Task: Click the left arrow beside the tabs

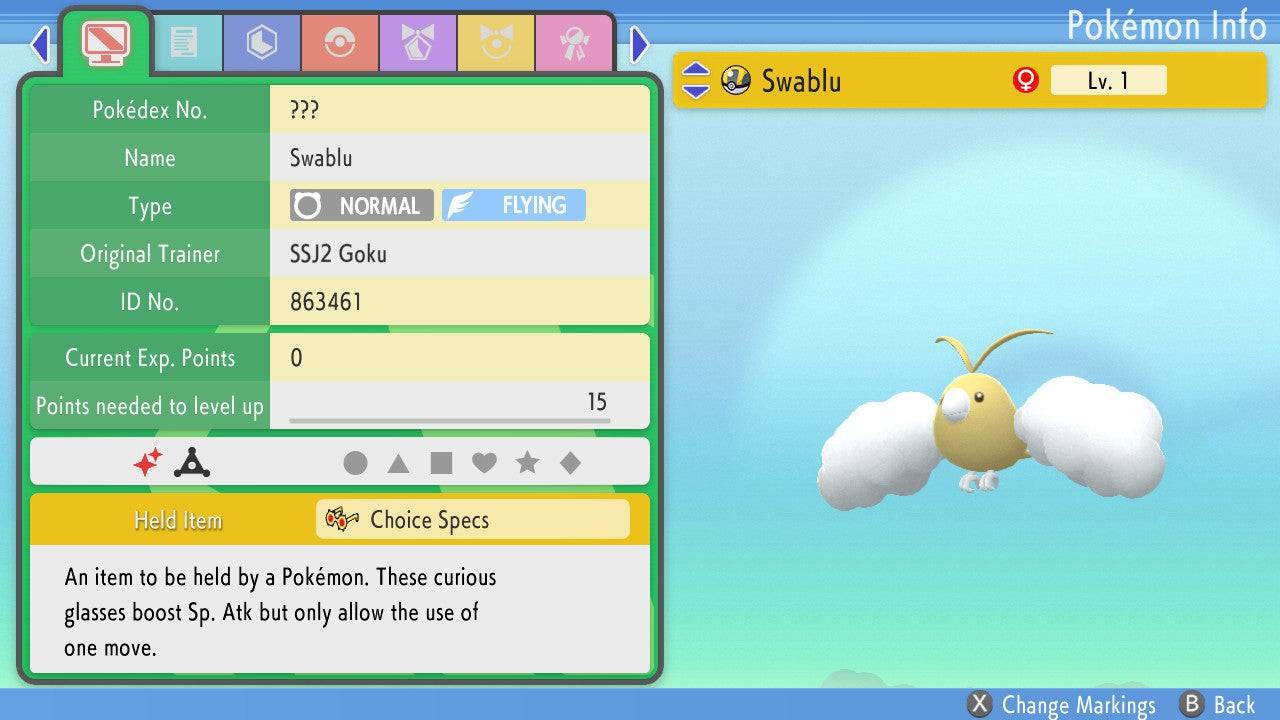Action: (40, 44)
